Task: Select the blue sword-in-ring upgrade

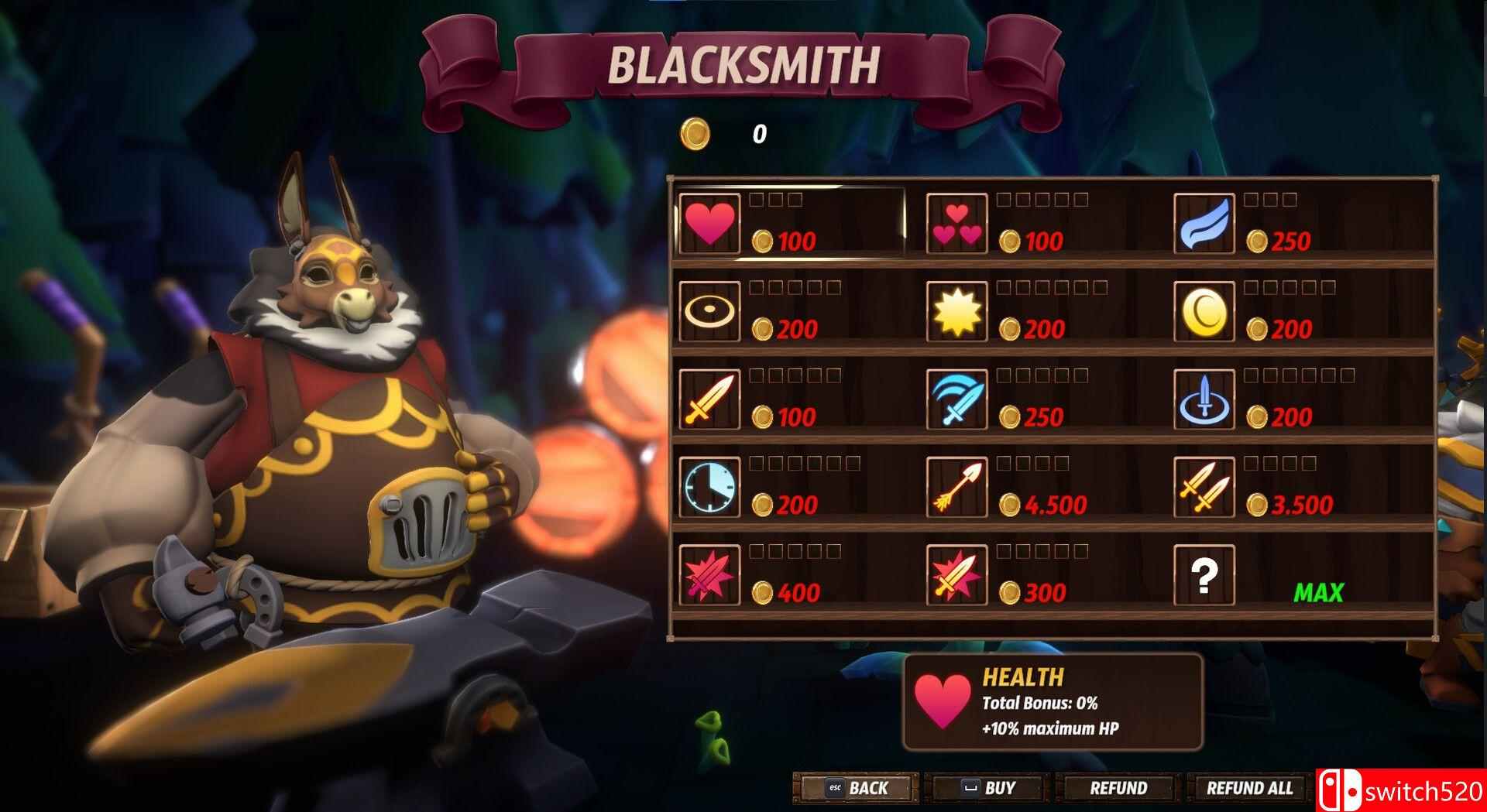Action: (1204, 399)
